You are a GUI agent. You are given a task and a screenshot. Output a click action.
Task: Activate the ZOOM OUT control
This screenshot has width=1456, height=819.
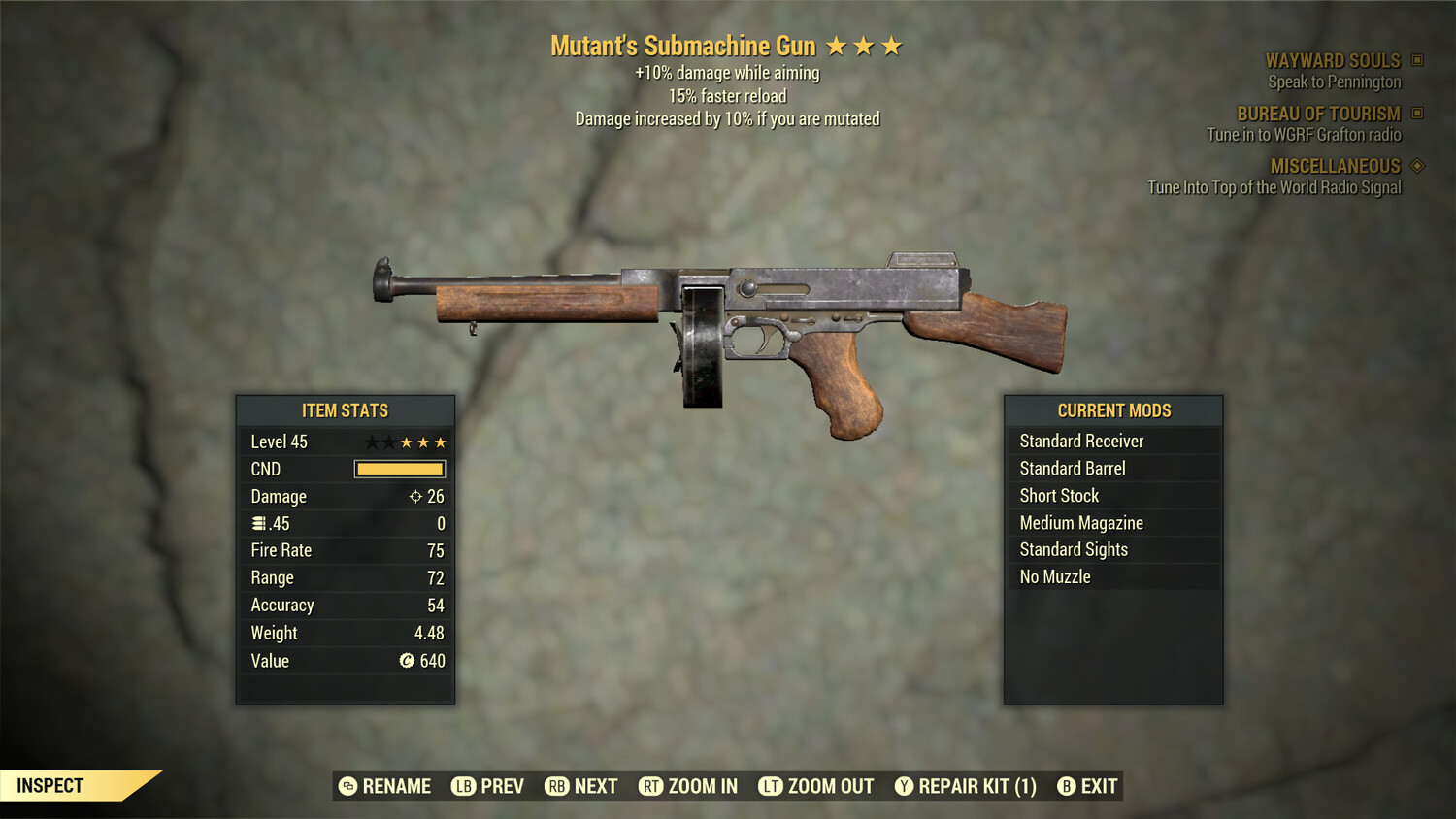[x=830, y=786]
